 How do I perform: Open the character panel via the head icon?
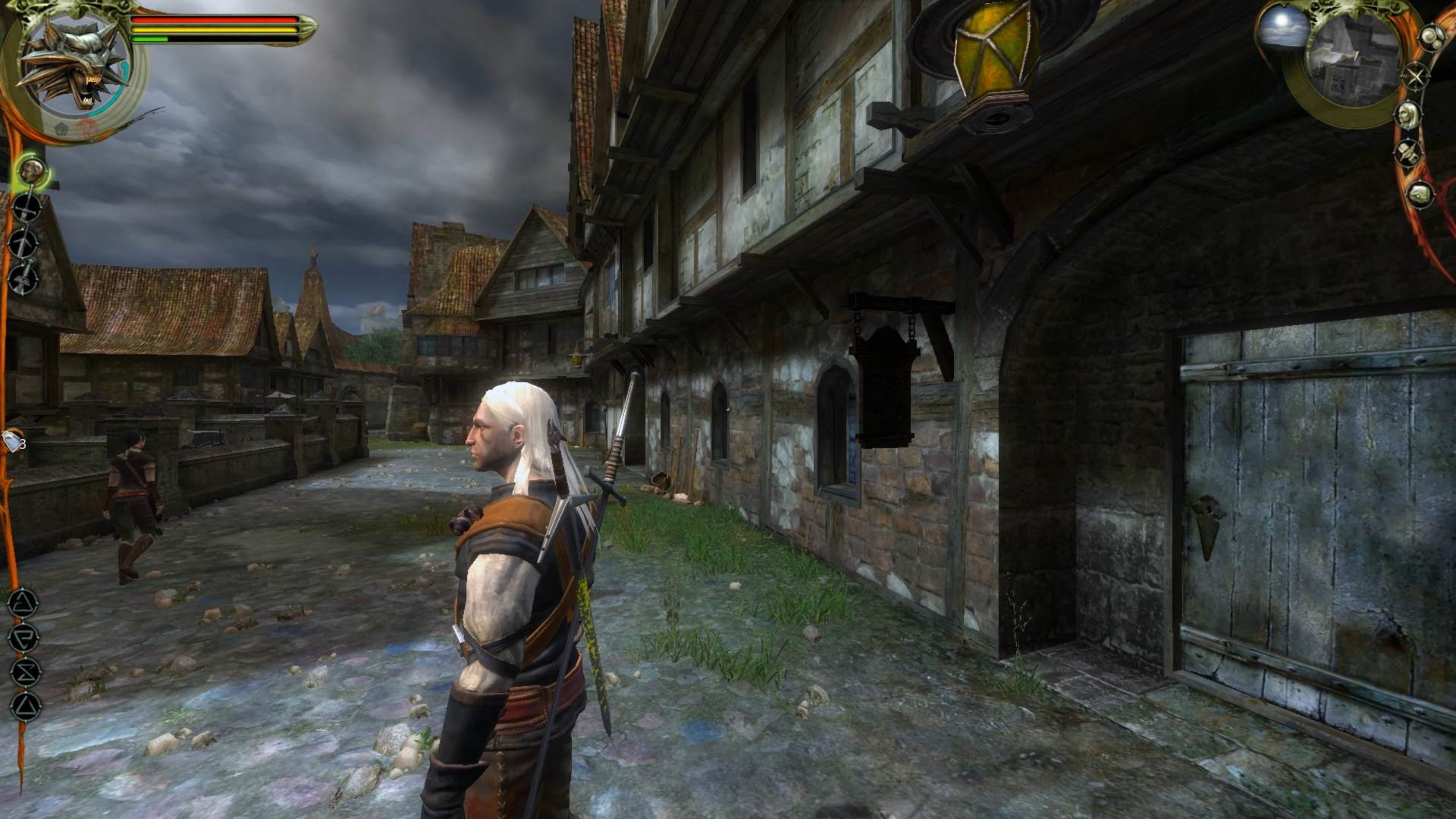tap(1408, 115)
